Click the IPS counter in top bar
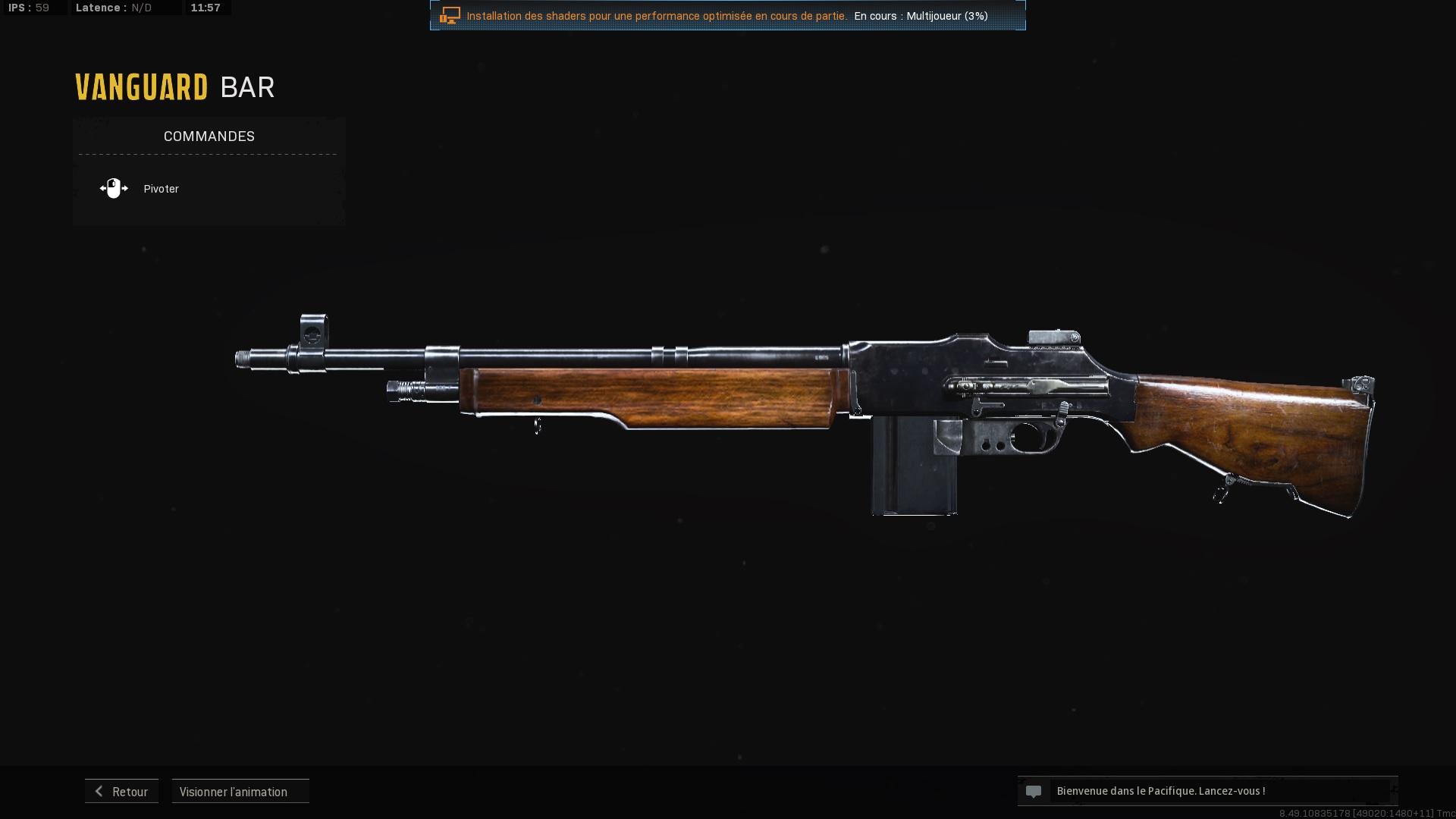 pyautogui.click(x=28, y=8)
